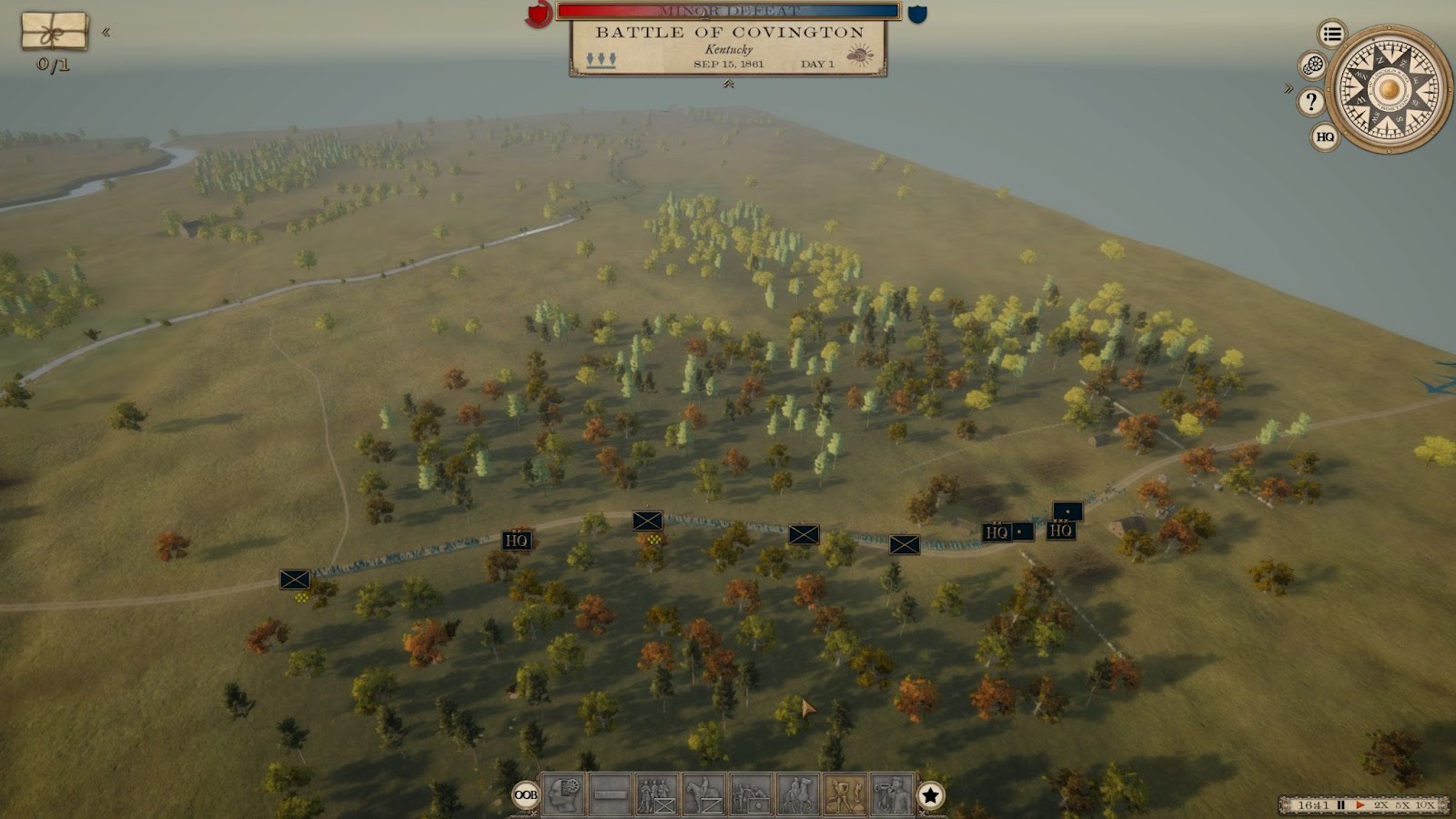1456x819 pixels.
Task: Open the question mark help button
Action: (x=1310, y=102)
